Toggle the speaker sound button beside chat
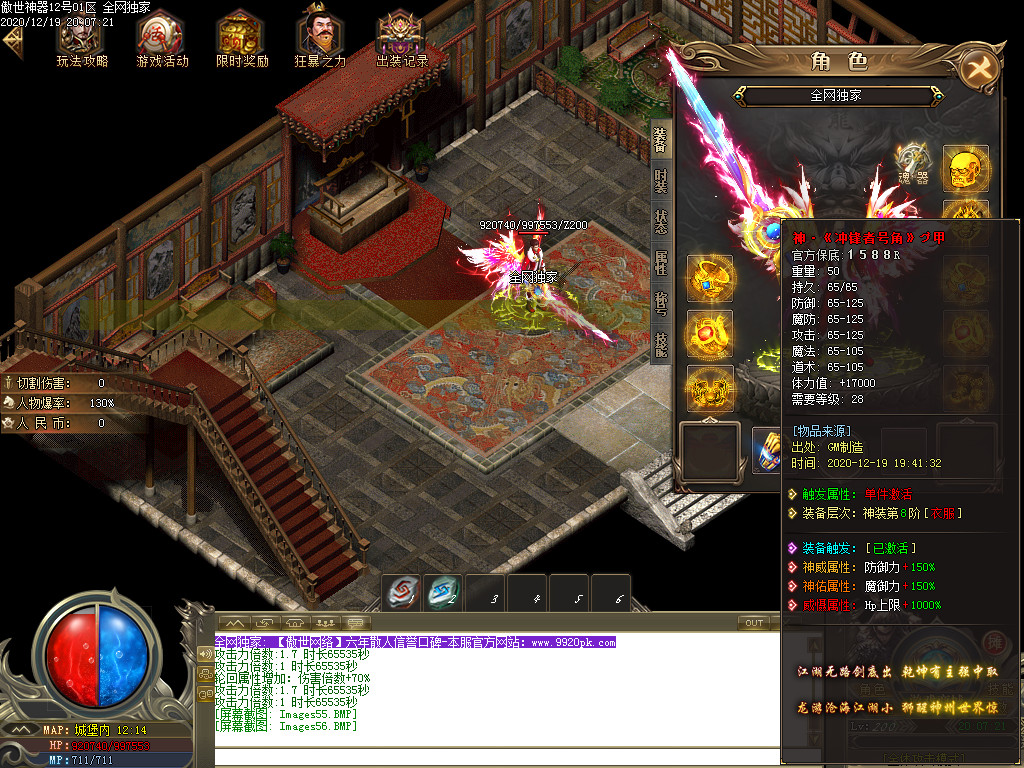Viewport: 1024px width, 768px height. 205,655
